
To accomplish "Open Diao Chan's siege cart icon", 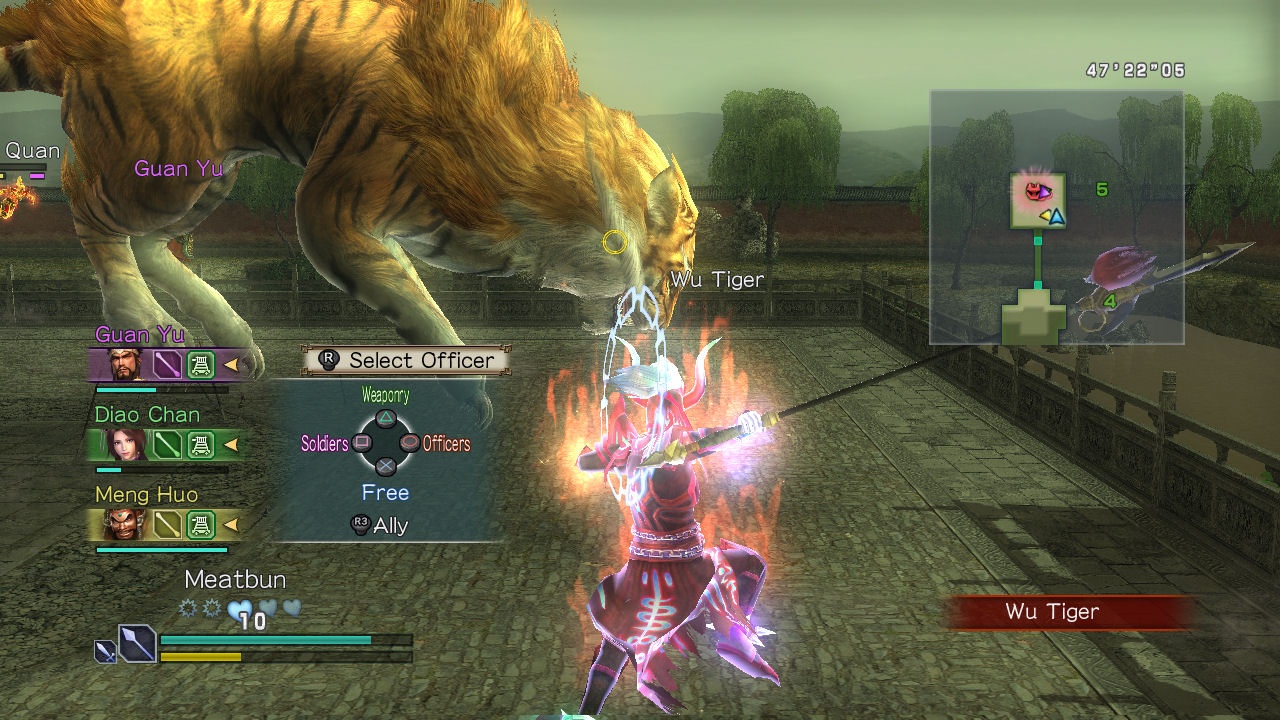I will [201, 444].
